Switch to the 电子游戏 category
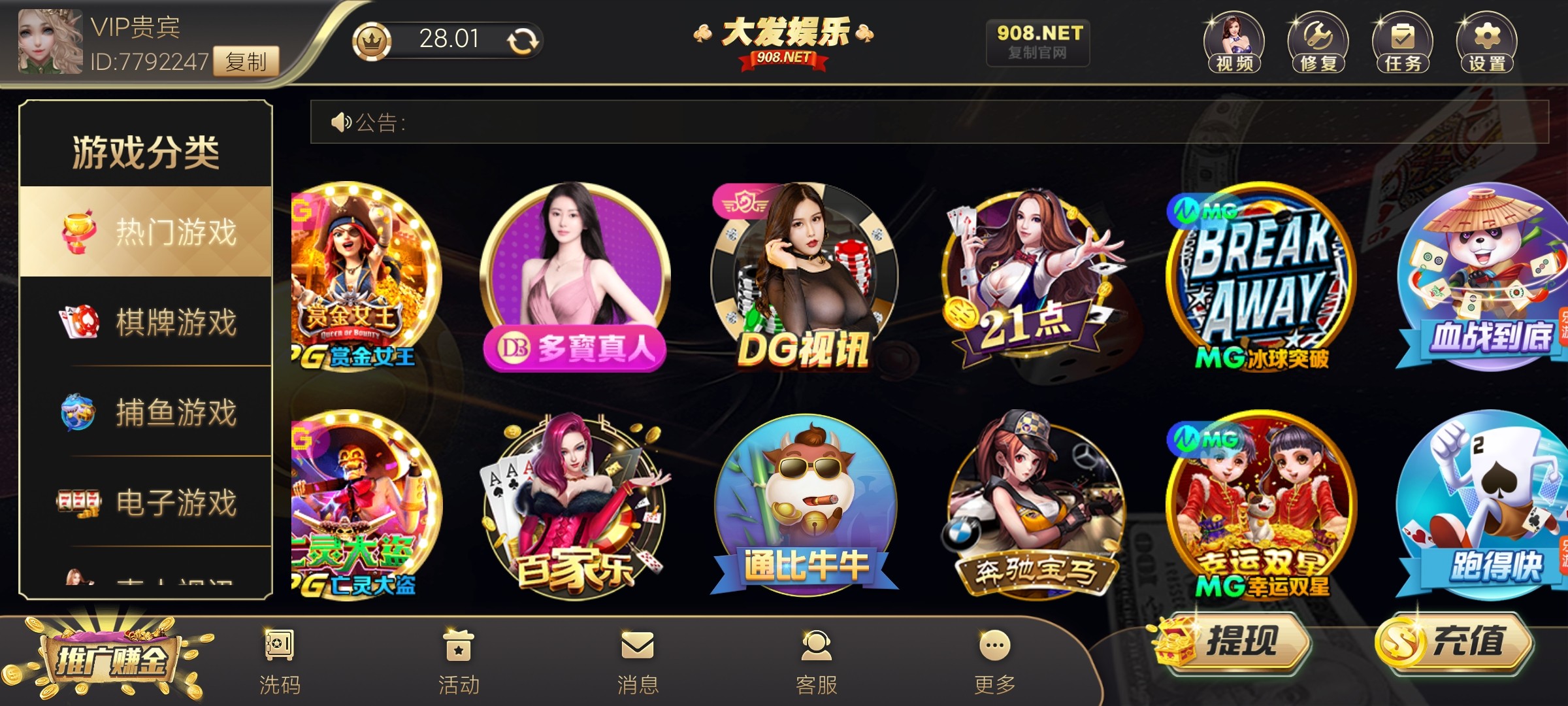Image resolution: width=1568 pixels, height=706 pixels. click(146, 502)
